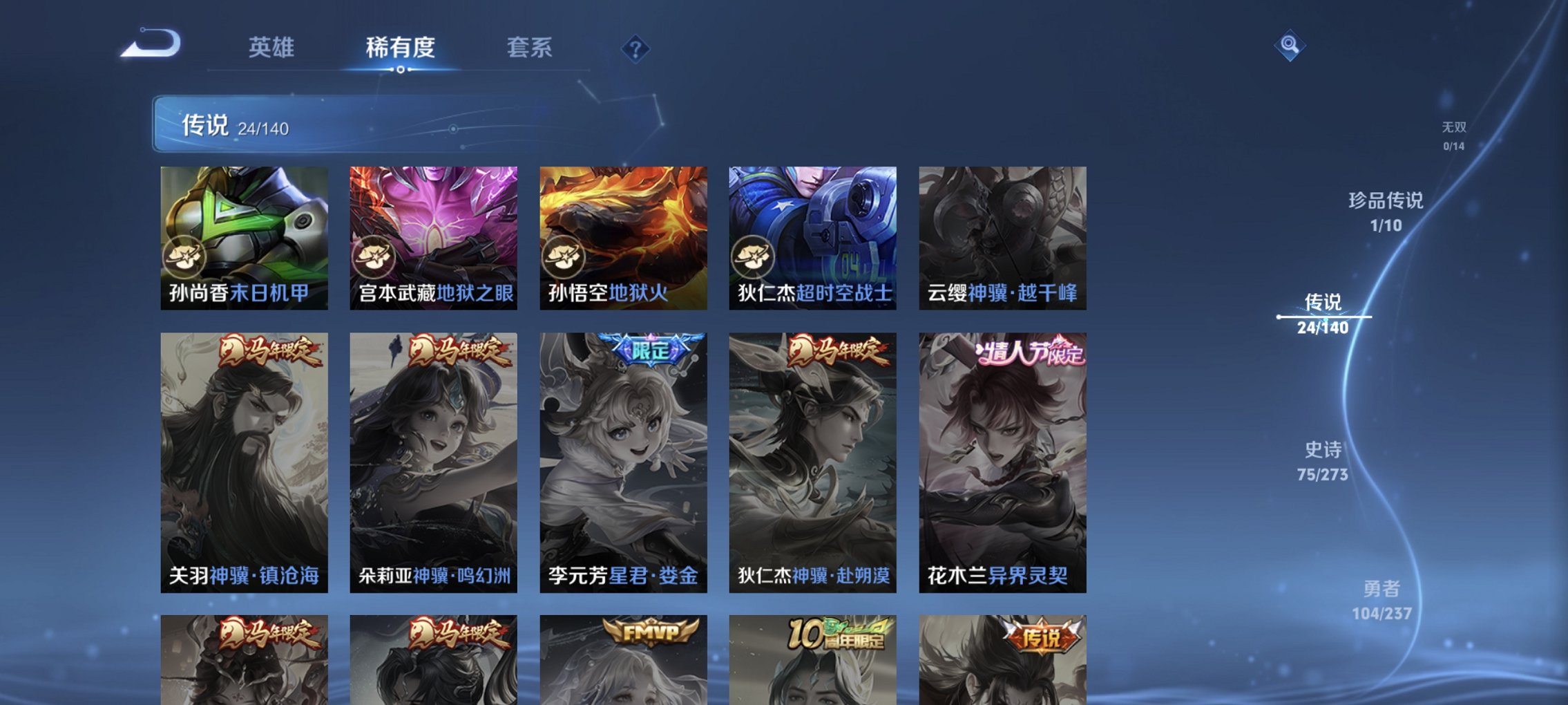Click the help question mark icon
This screenshot has height=705, width=1568.
coord(637,50)
